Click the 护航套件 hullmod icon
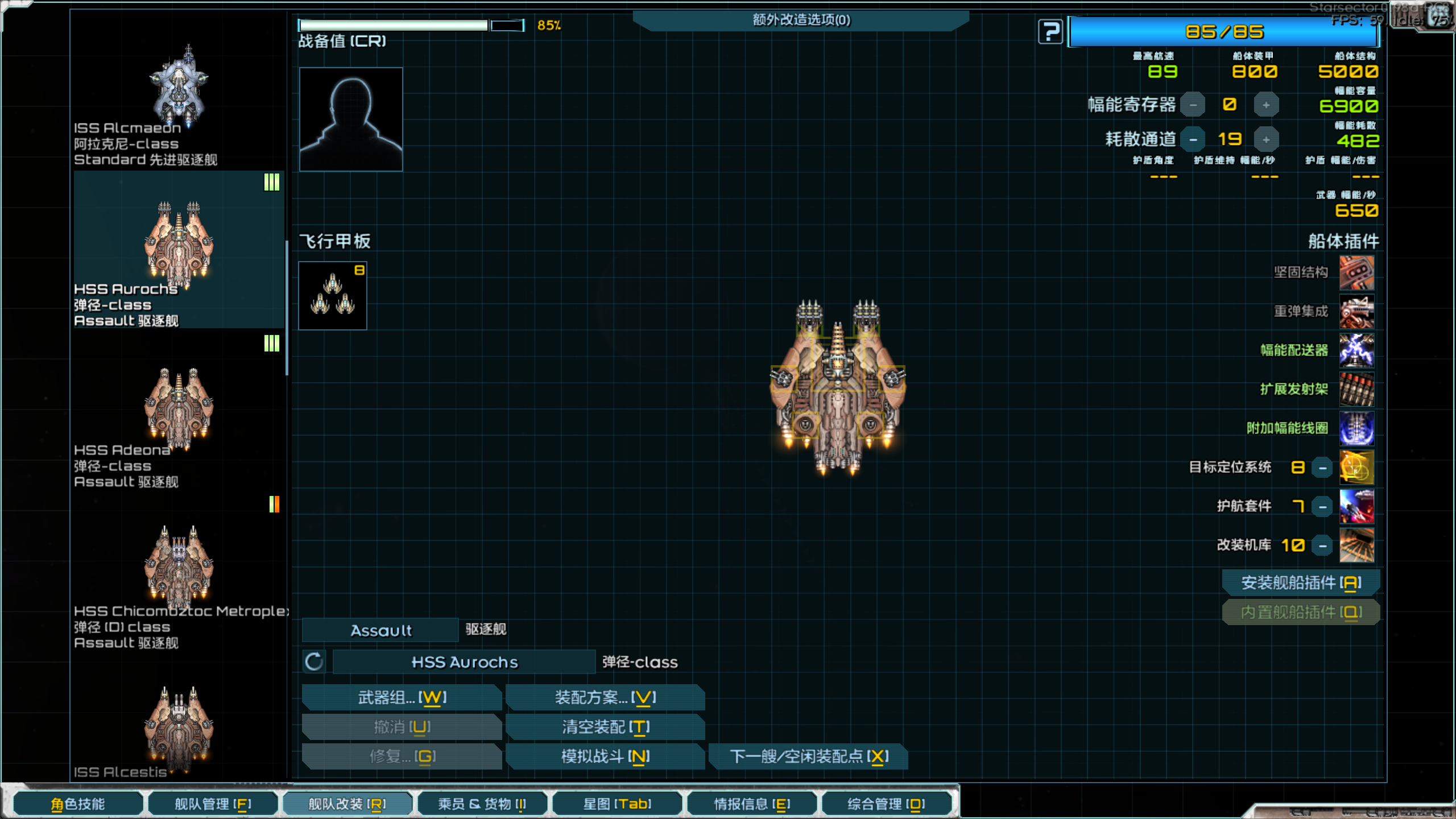1456x819 pixels. click(x=1357, y=506)
